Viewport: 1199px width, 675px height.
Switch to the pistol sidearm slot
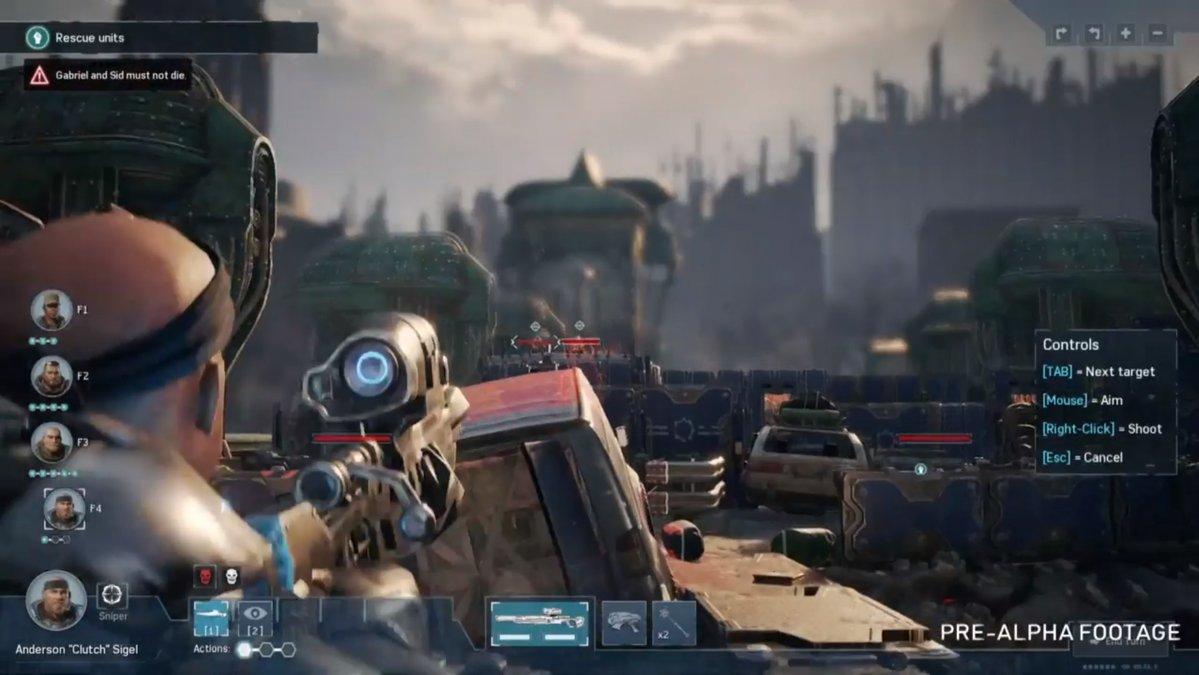pos(624,622)
